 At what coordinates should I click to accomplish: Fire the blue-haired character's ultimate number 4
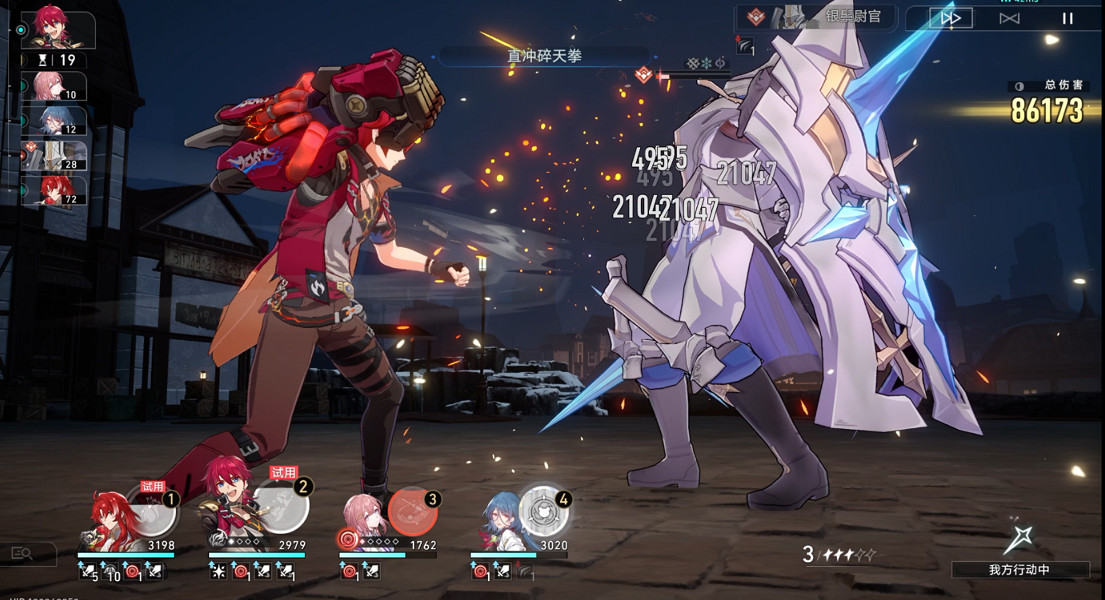[543, 512]
